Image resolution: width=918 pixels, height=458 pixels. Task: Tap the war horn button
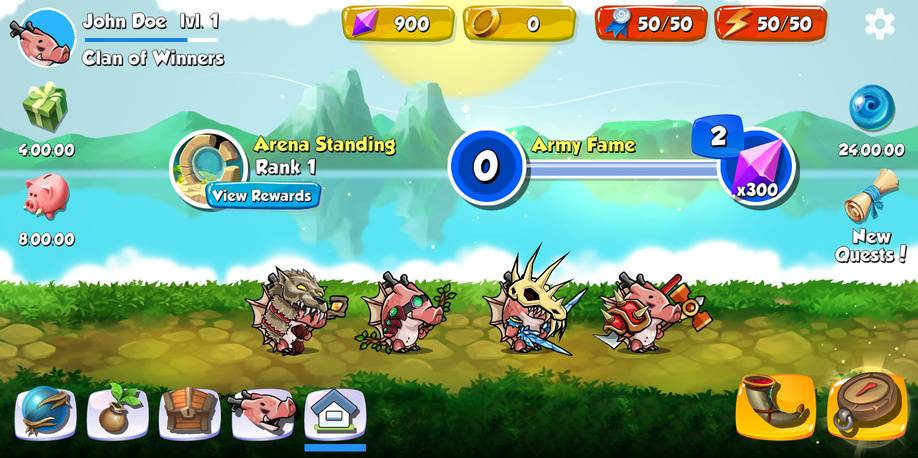(x=775, y=406)
